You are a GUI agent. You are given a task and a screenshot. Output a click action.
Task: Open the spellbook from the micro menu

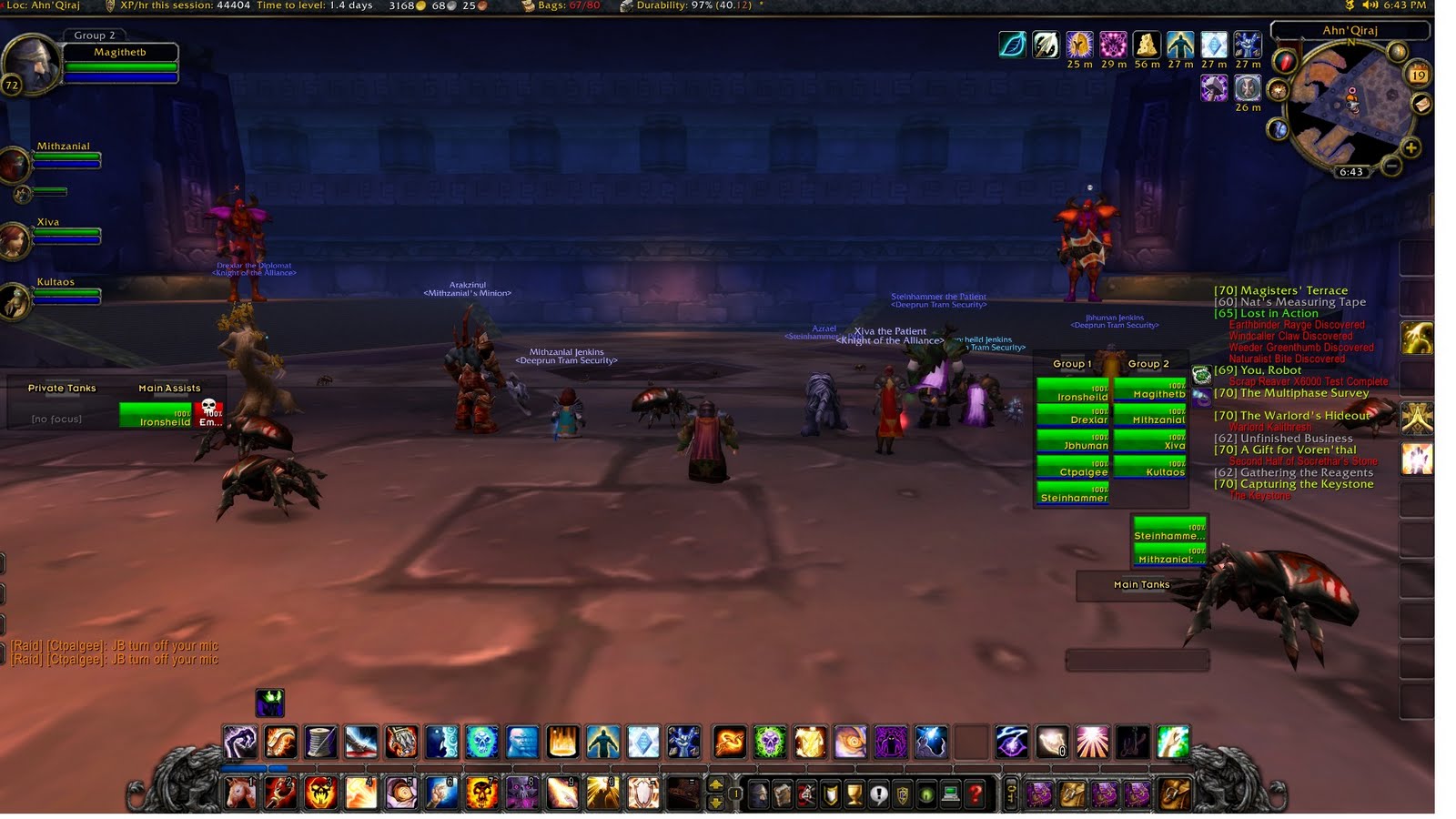click(783, 794)
